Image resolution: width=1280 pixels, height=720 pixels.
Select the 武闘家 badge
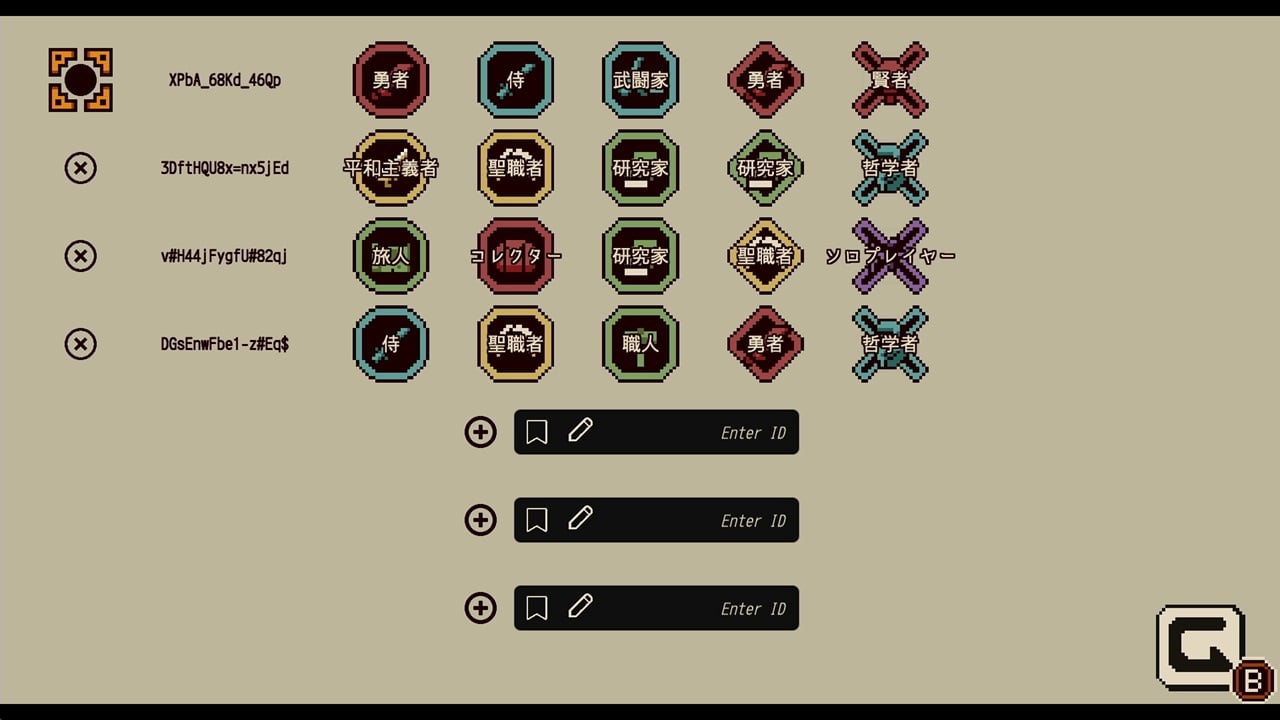[640, 80]
